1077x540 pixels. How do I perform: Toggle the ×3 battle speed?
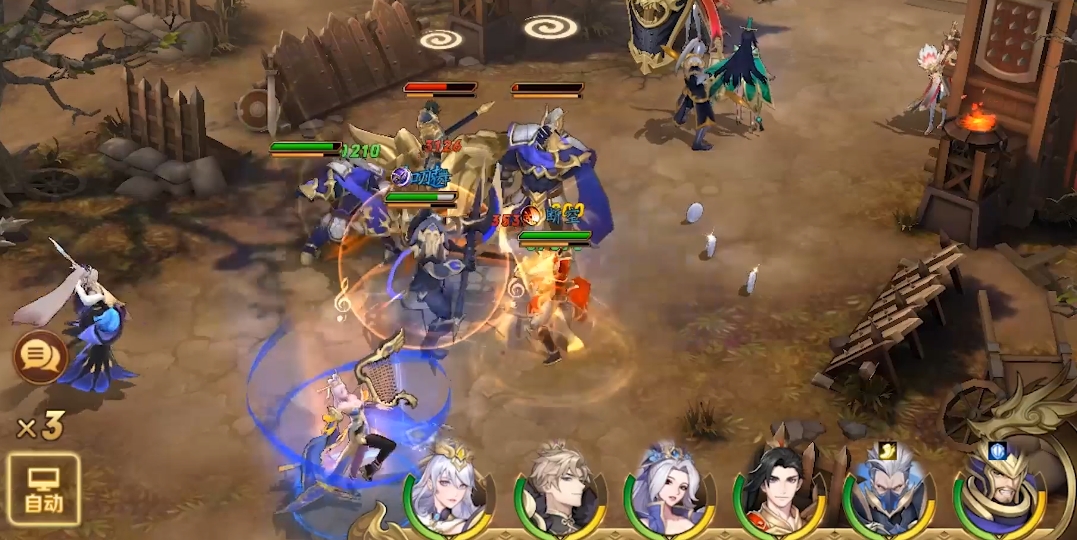(40, 427)
